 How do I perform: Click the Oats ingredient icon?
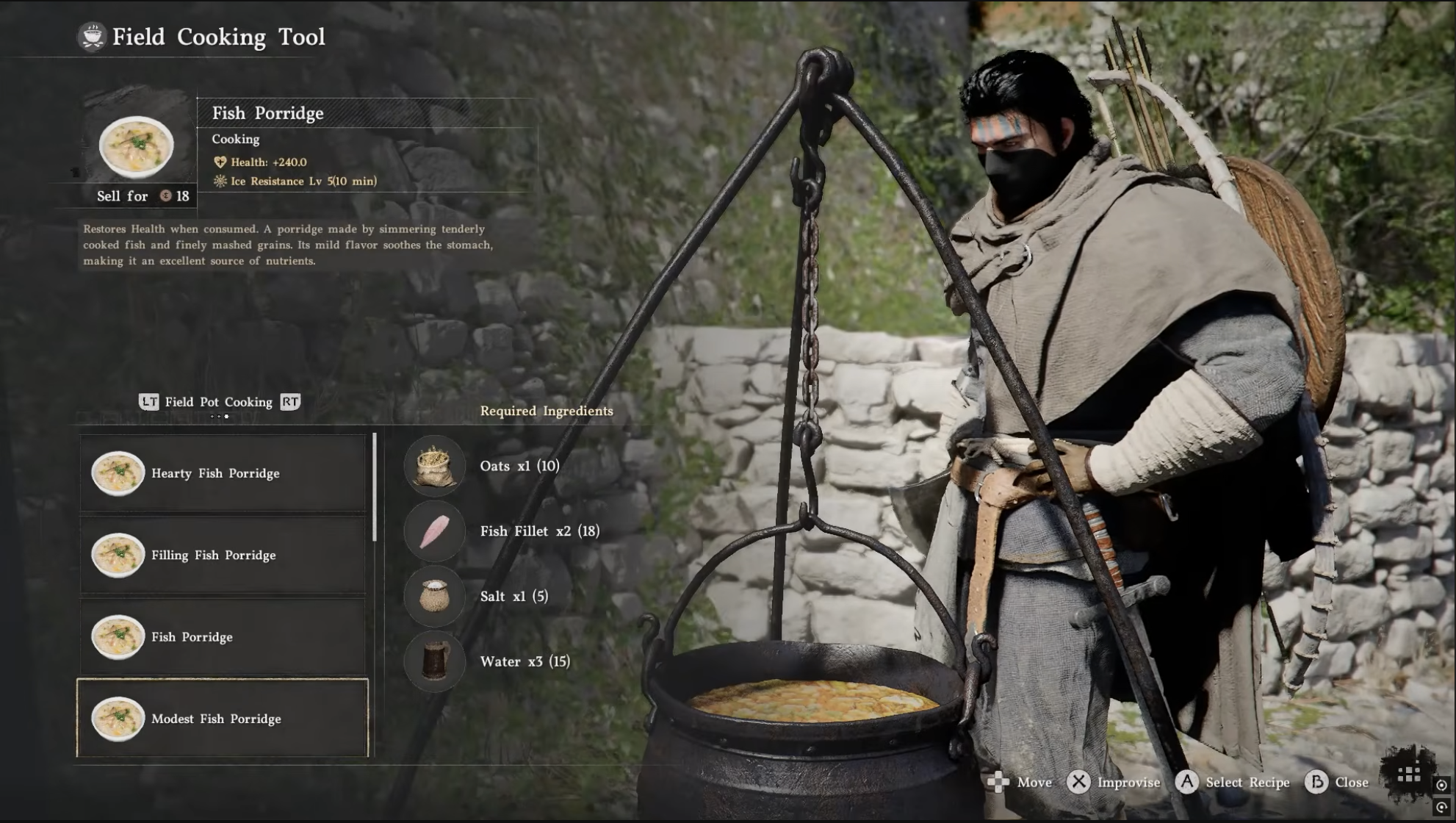coord(434,466)
